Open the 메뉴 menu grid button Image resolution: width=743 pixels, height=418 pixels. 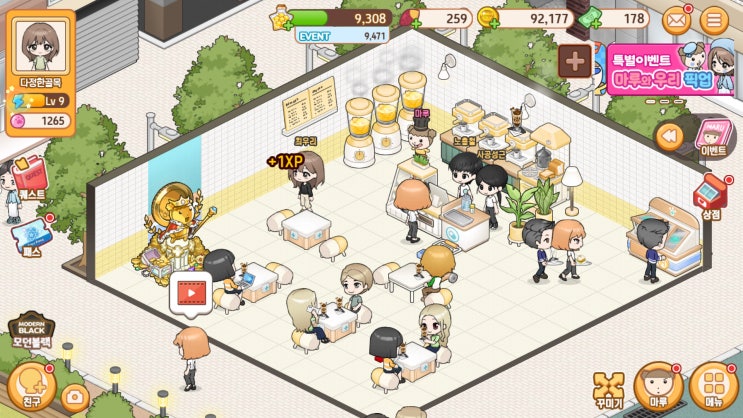click(x=712, y=387)
